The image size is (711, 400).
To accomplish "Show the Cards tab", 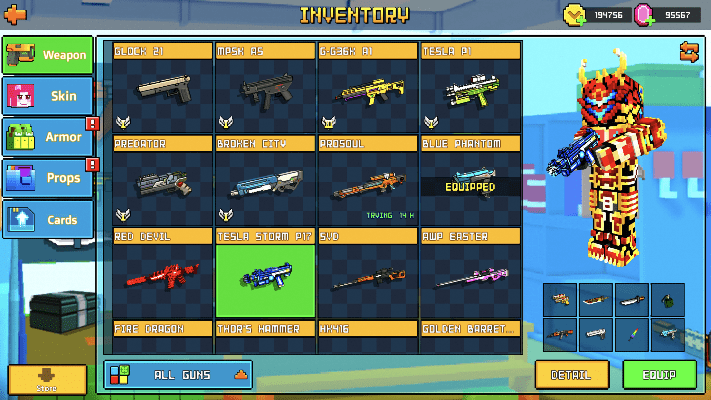I will pos(48,217).
